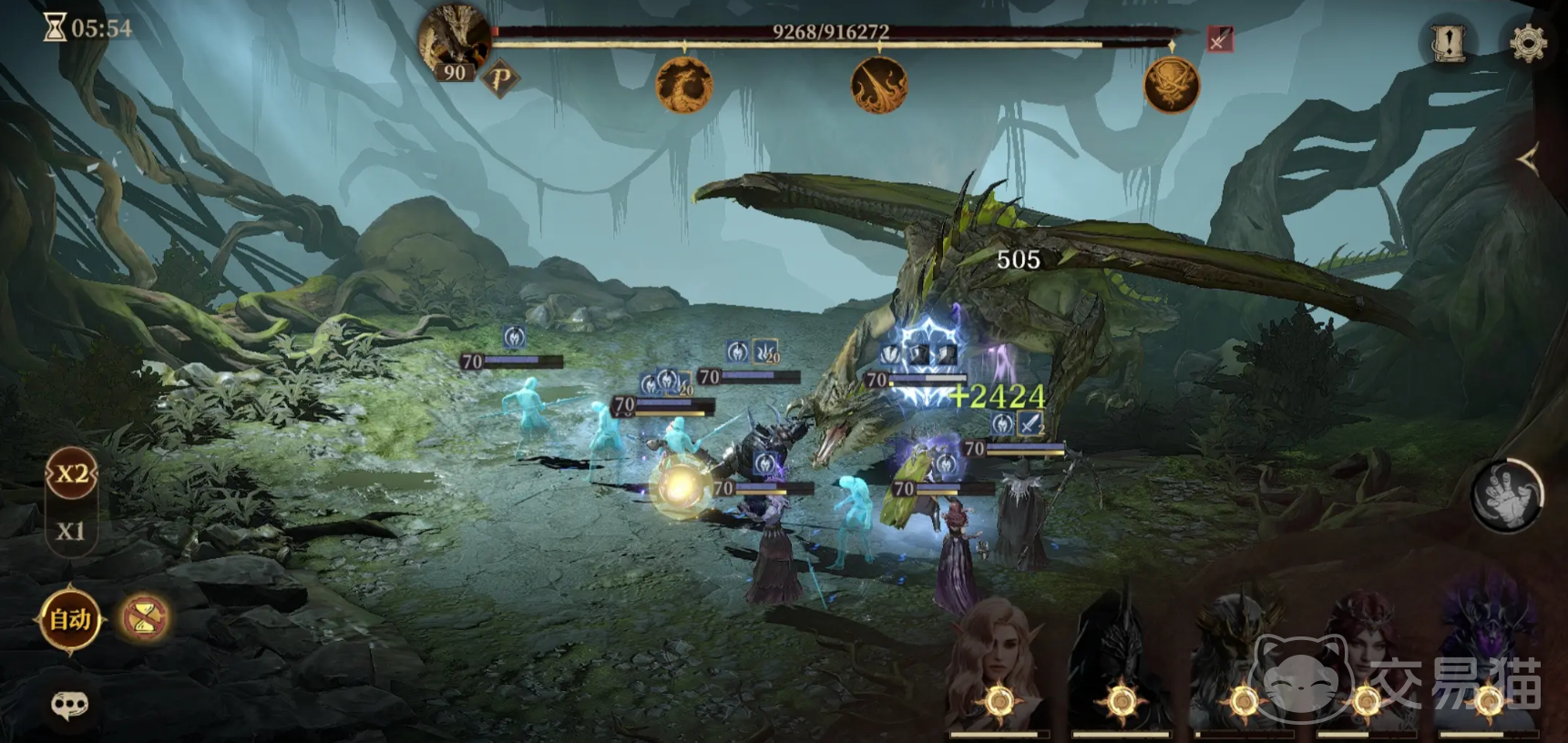Set battle speed to X2
The height and width of the screenshot is (743, 1568).
pyautogui.click(x=72, y=474)
